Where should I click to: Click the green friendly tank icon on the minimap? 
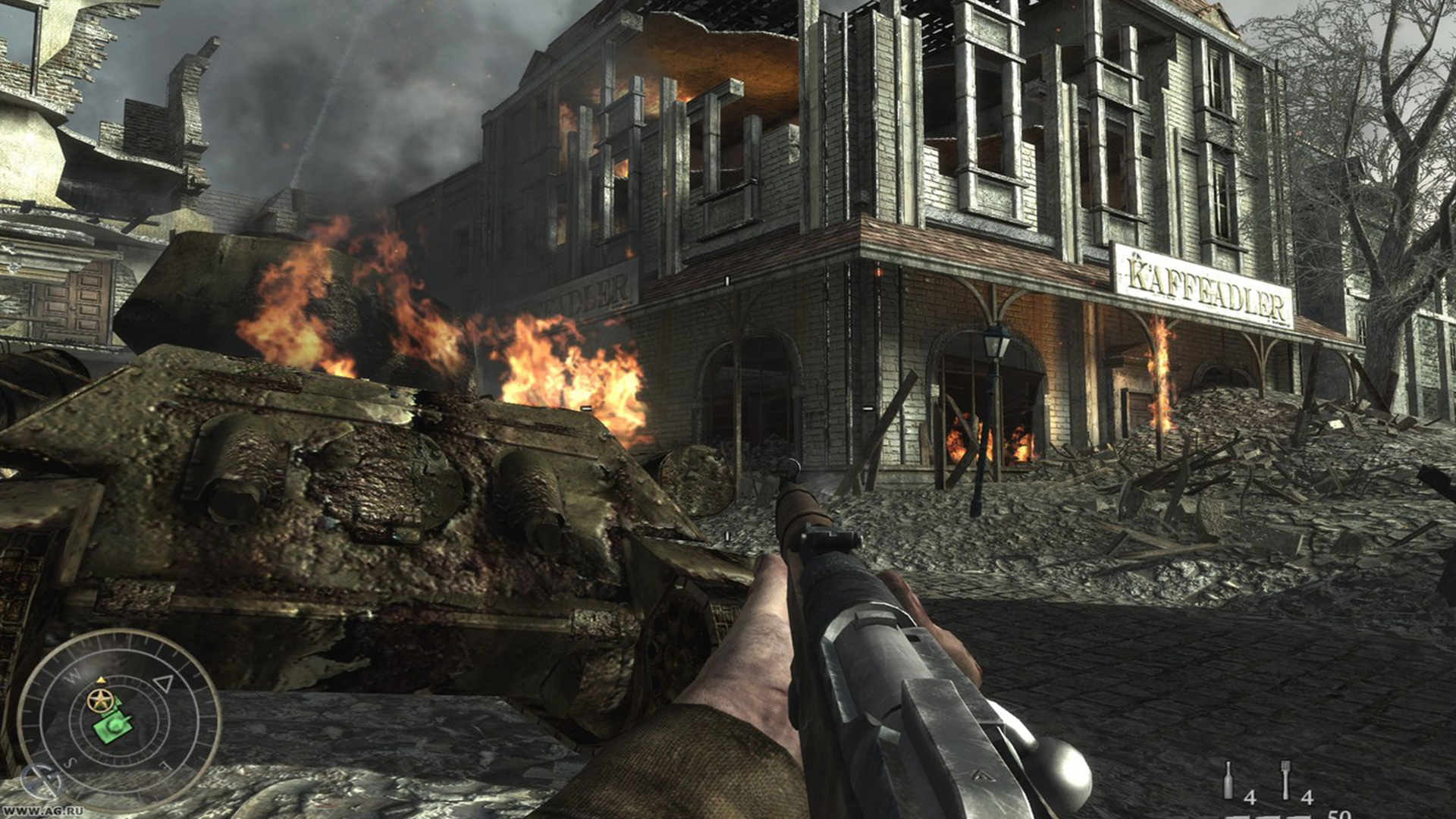tap(112, 728)
